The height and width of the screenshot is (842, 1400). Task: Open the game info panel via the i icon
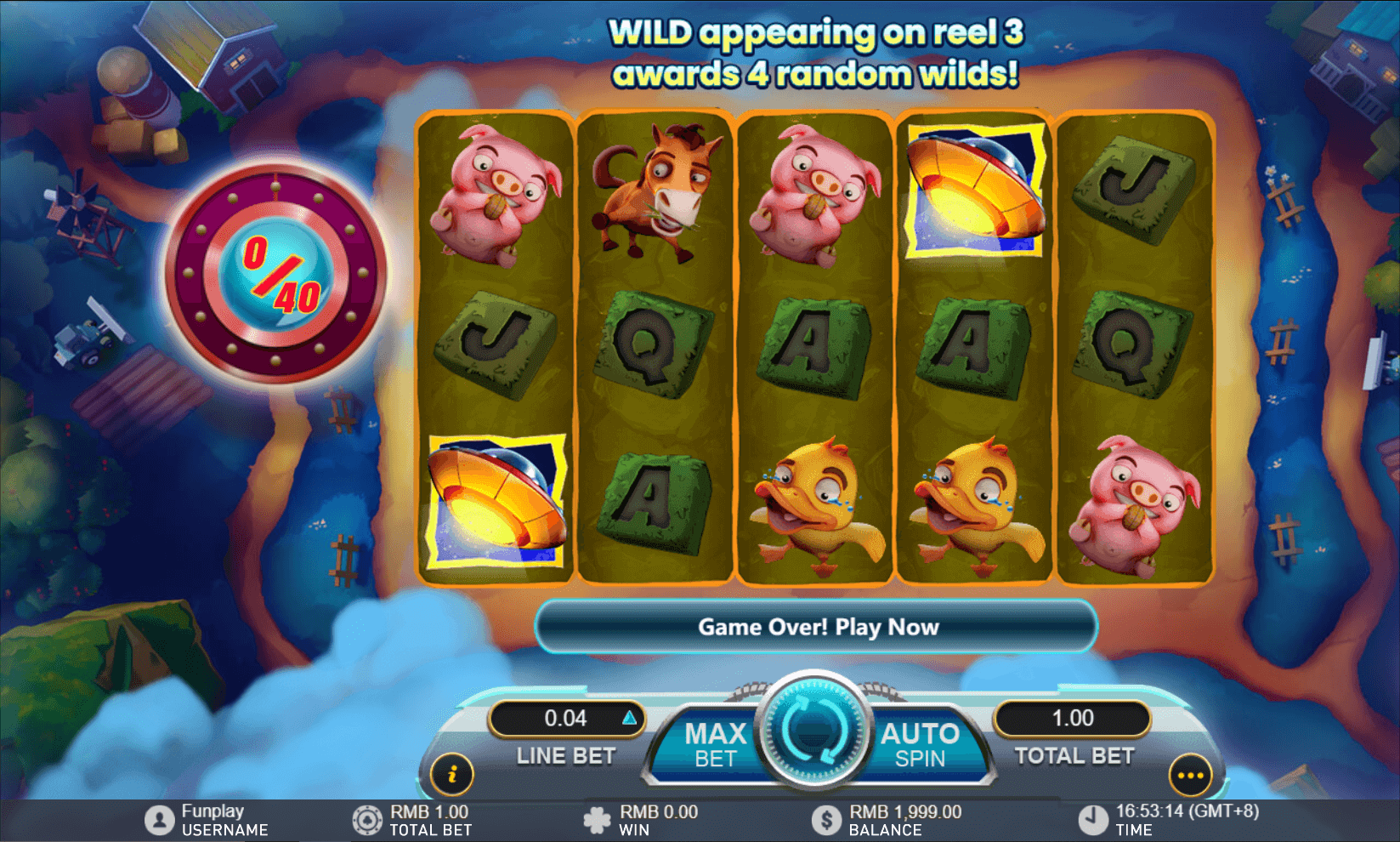pos(453,775)
